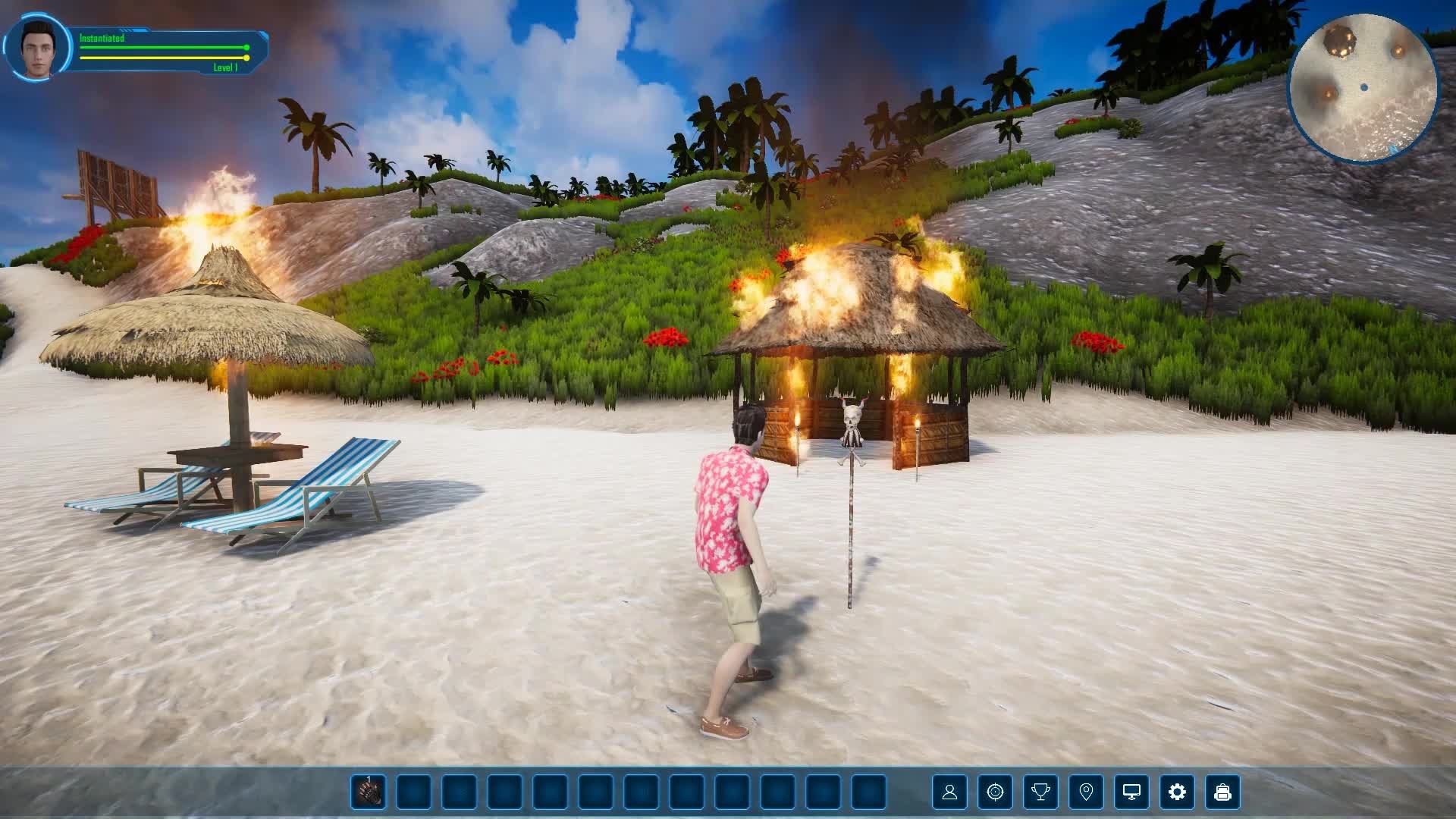Click the monitor display icon button
The image size is (1456, 819).
point(1131,792)
